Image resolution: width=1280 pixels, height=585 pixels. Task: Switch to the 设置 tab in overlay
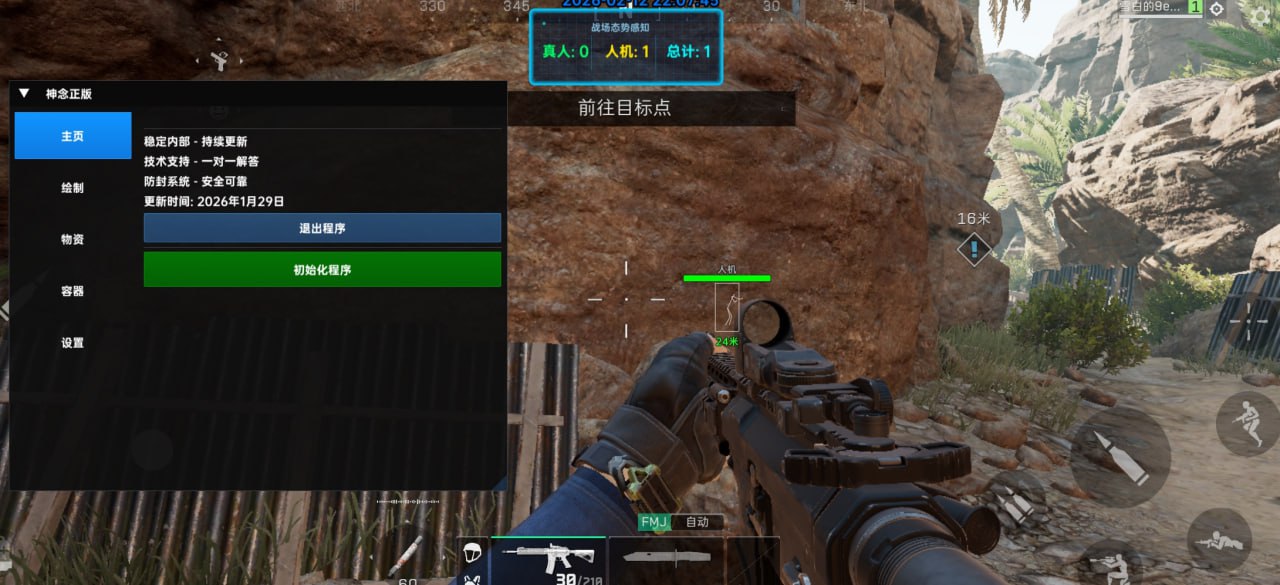(x=72, y=343)
